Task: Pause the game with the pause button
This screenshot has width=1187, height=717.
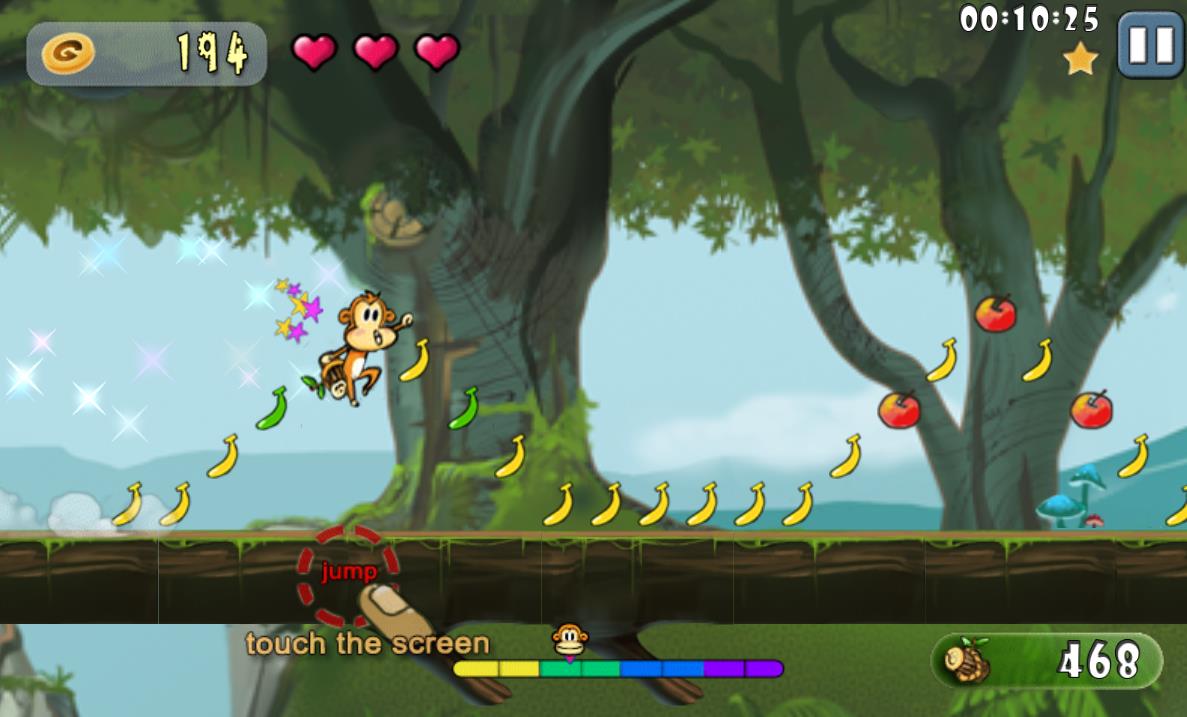Action: coord(1150,45)
